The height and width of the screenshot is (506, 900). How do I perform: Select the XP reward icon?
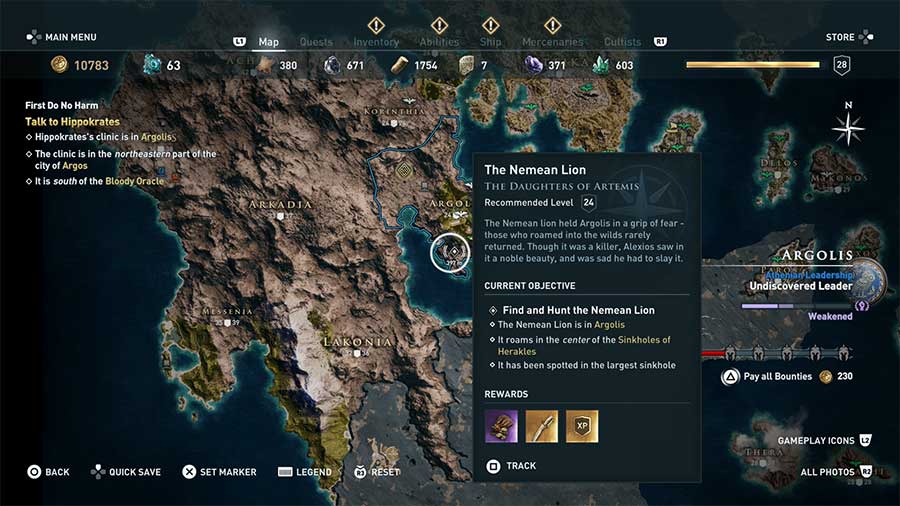(x=582, y=426)
